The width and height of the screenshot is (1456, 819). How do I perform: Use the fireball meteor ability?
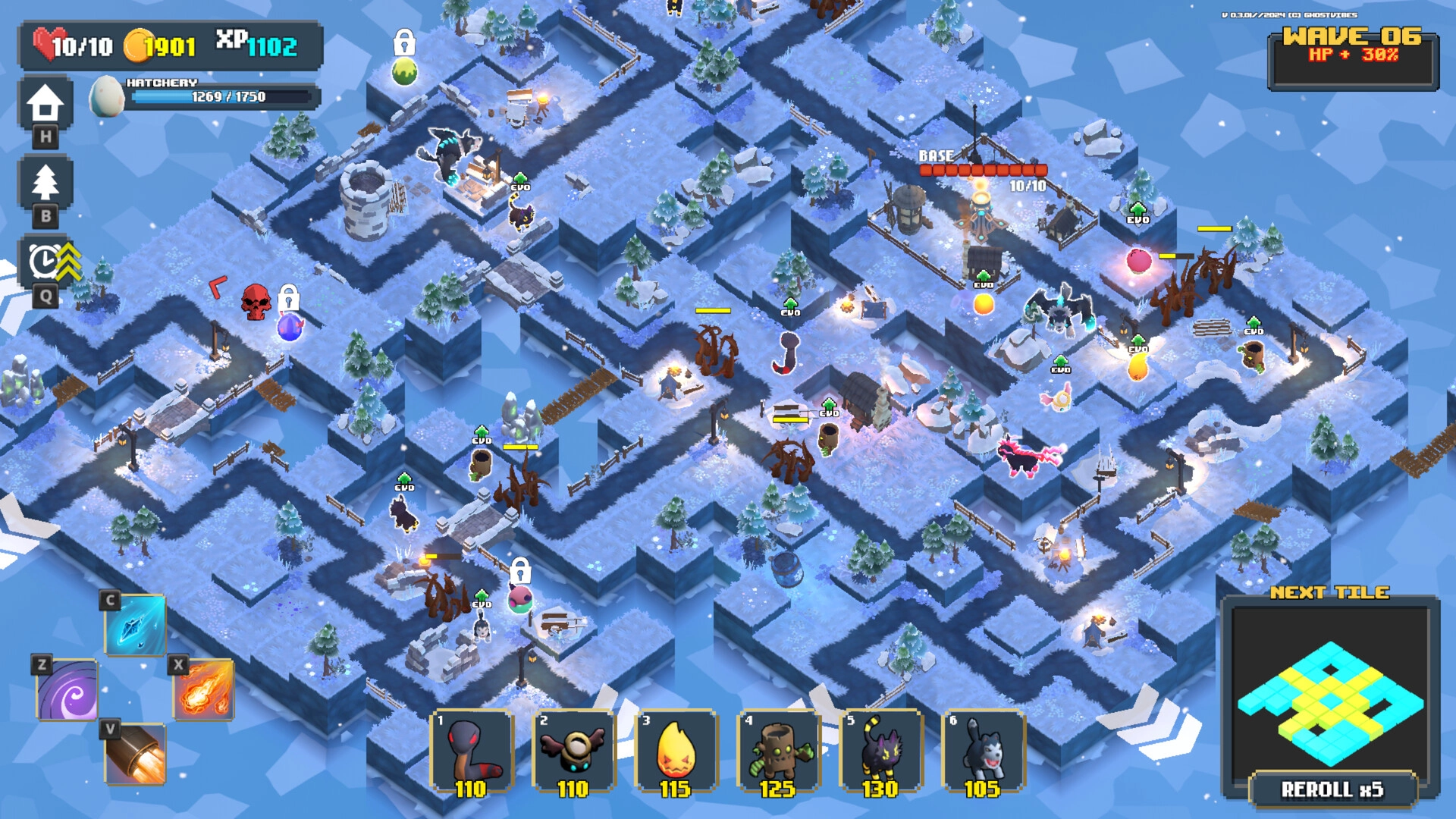pyautogui.click(x=204, y=689)
